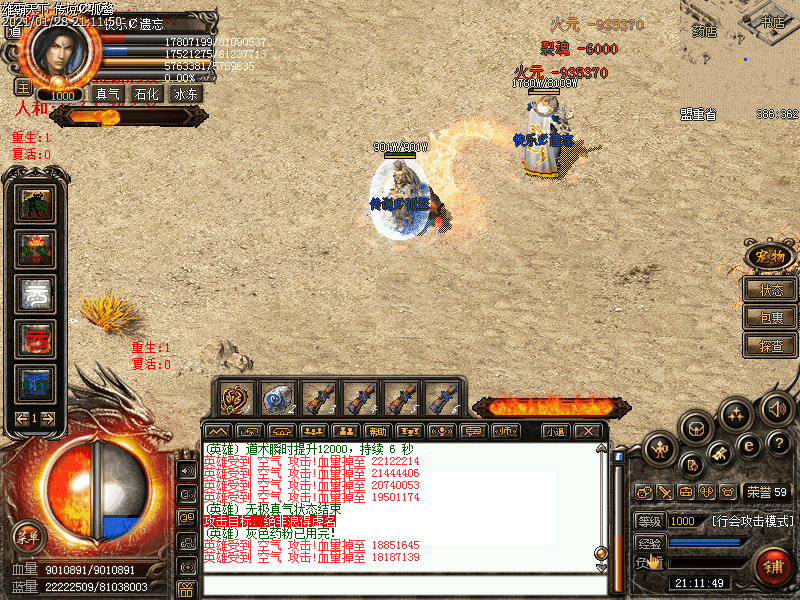Open the red 铺 shop button

(x=773, y=565)
